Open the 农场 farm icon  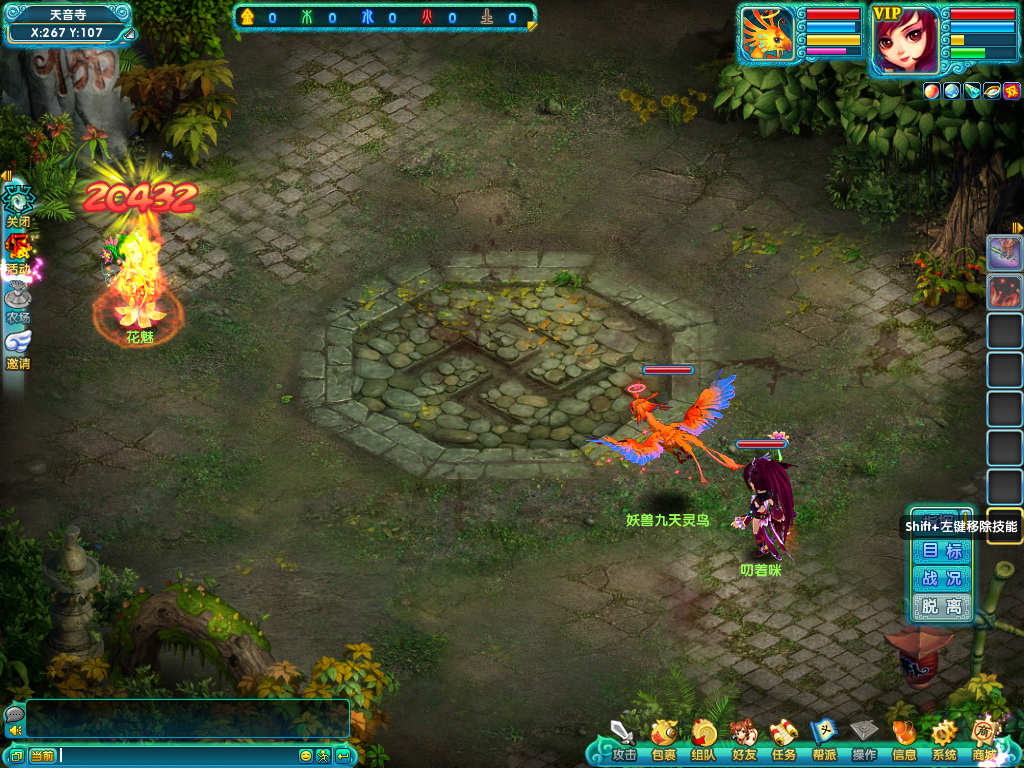[x=18, y=302]
